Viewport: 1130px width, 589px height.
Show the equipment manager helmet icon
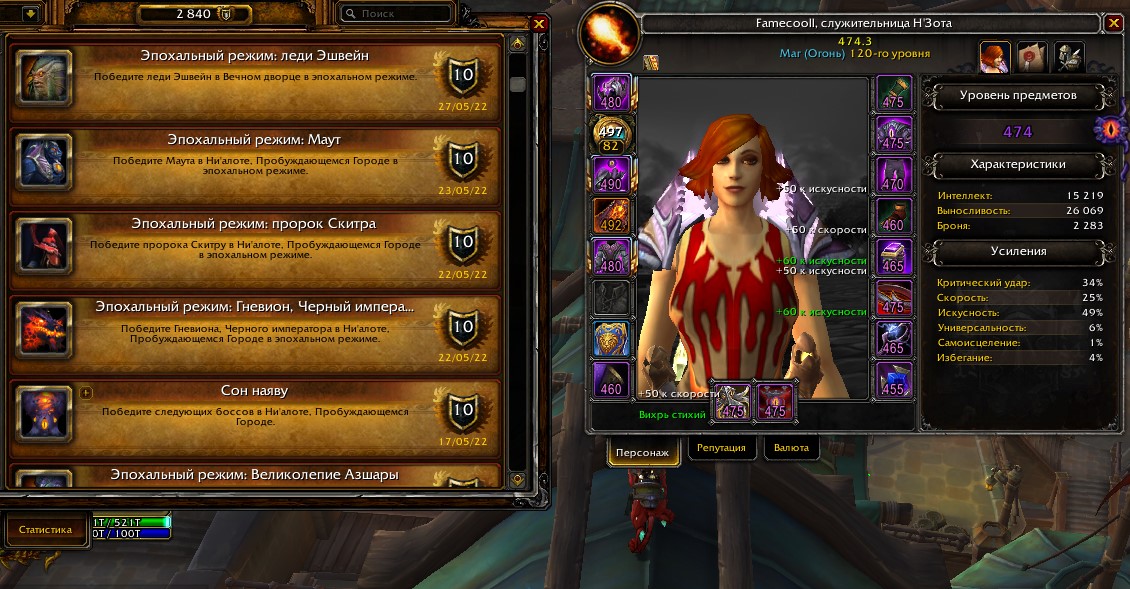click(x=1068, y=58)
